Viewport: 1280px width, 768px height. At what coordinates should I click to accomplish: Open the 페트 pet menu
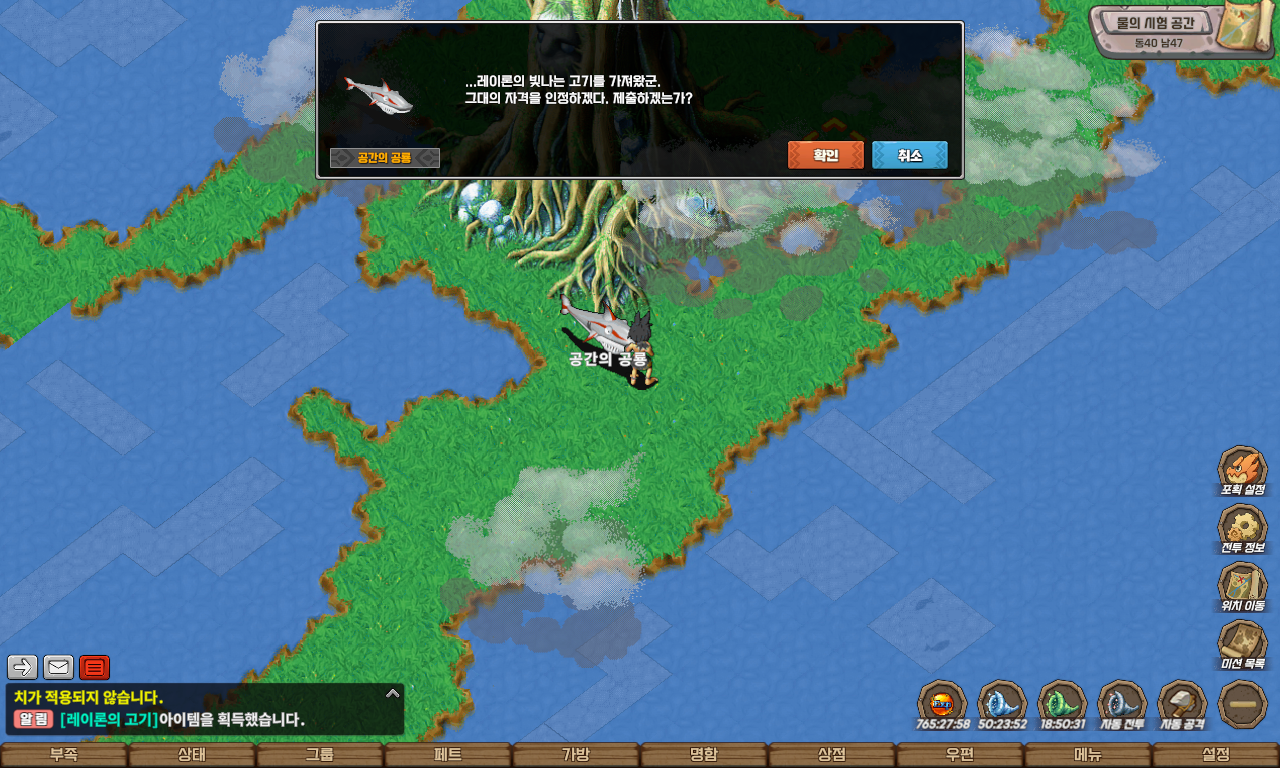point(448,755)
